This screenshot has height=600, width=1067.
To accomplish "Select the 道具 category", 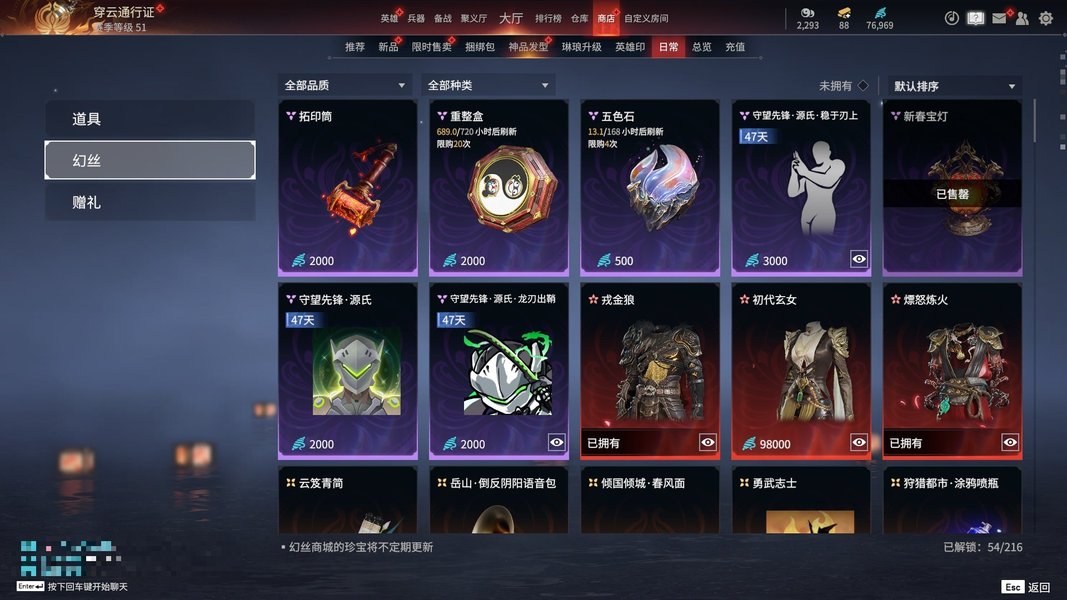I will (x=149, y=119).
